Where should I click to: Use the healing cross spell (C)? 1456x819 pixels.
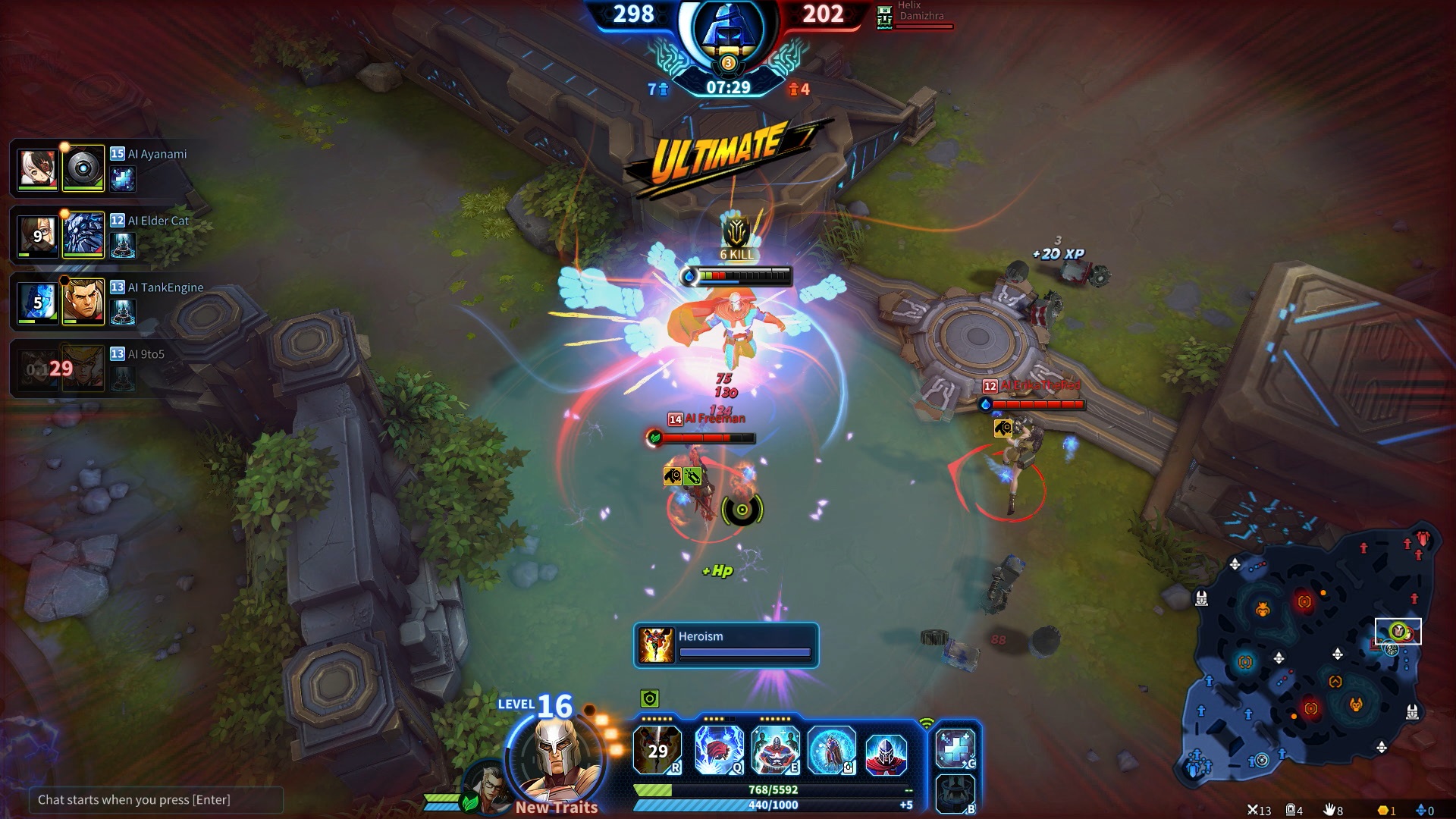955,748
